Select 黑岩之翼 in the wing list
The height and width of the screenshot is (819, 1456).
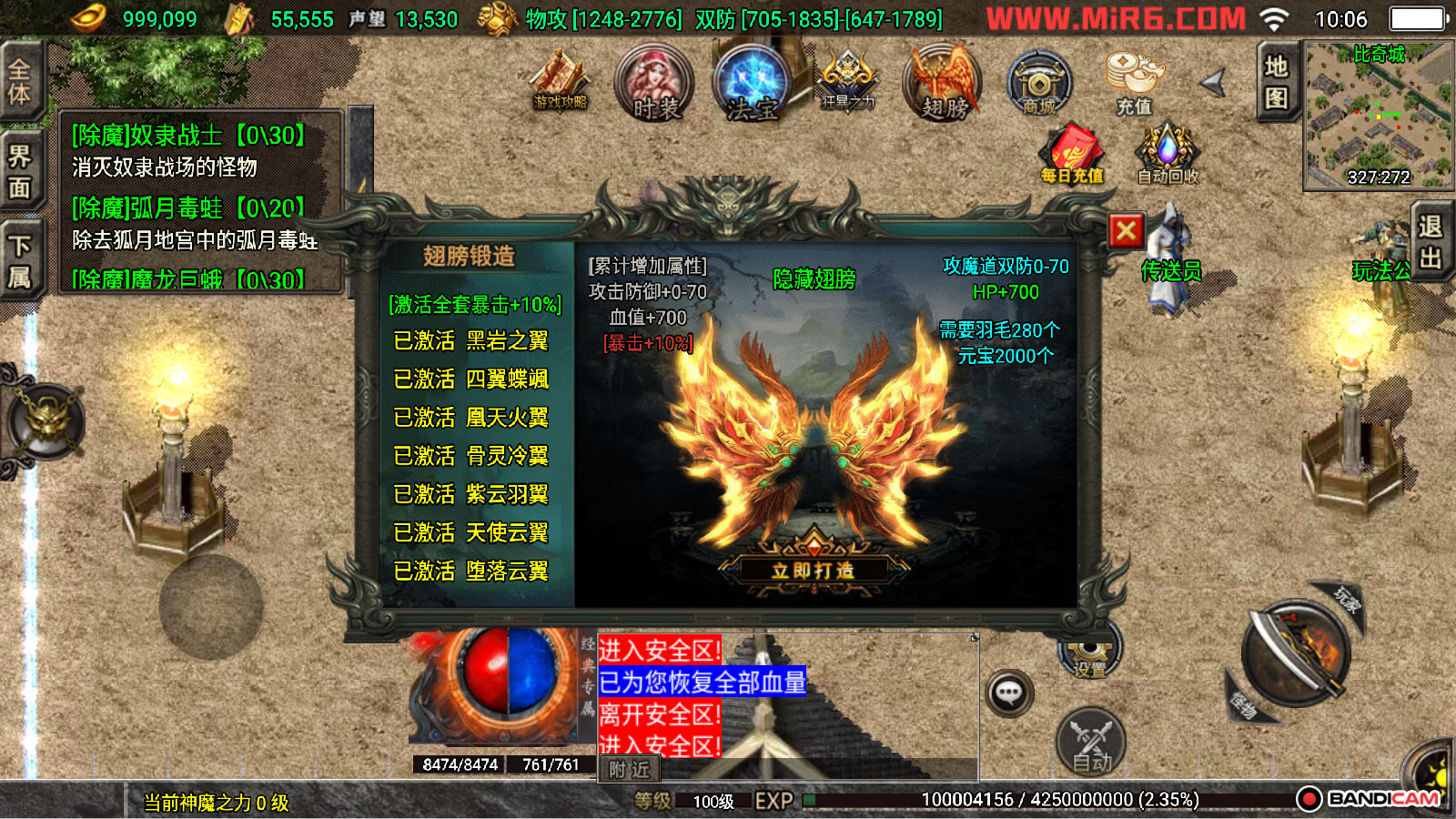470,341
